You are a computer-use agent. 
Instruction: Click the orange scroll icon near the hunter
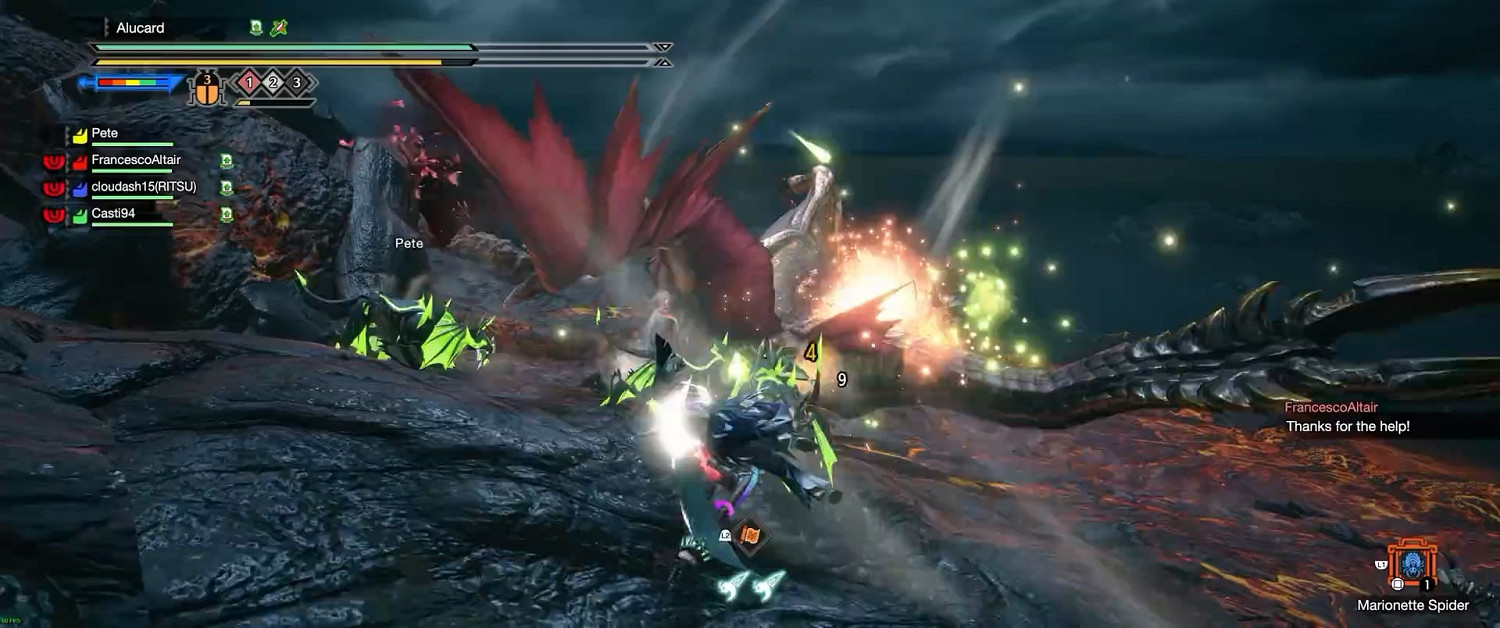pos(748,536)
